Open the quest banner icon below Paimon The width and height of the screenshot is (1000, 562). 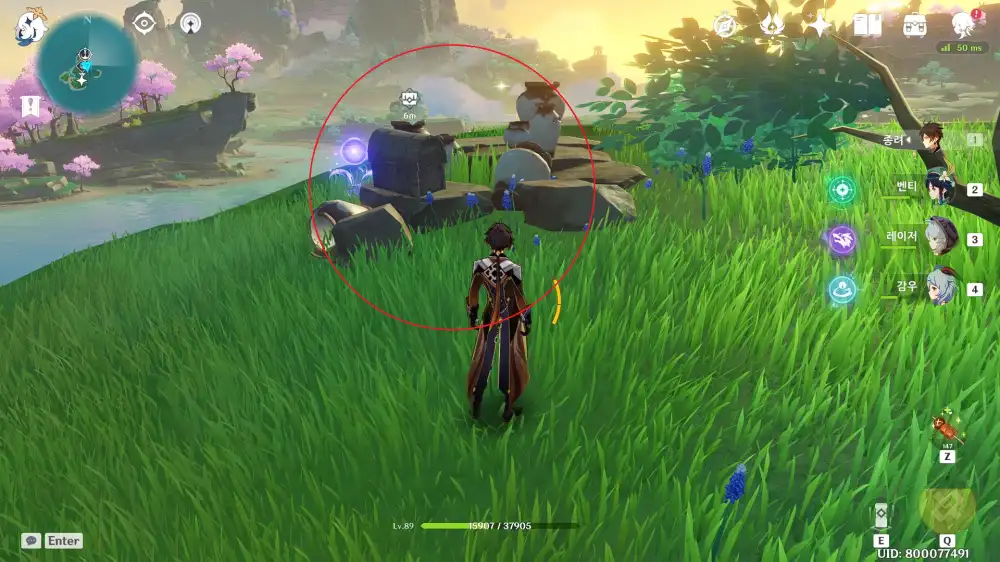coord(30,105)
